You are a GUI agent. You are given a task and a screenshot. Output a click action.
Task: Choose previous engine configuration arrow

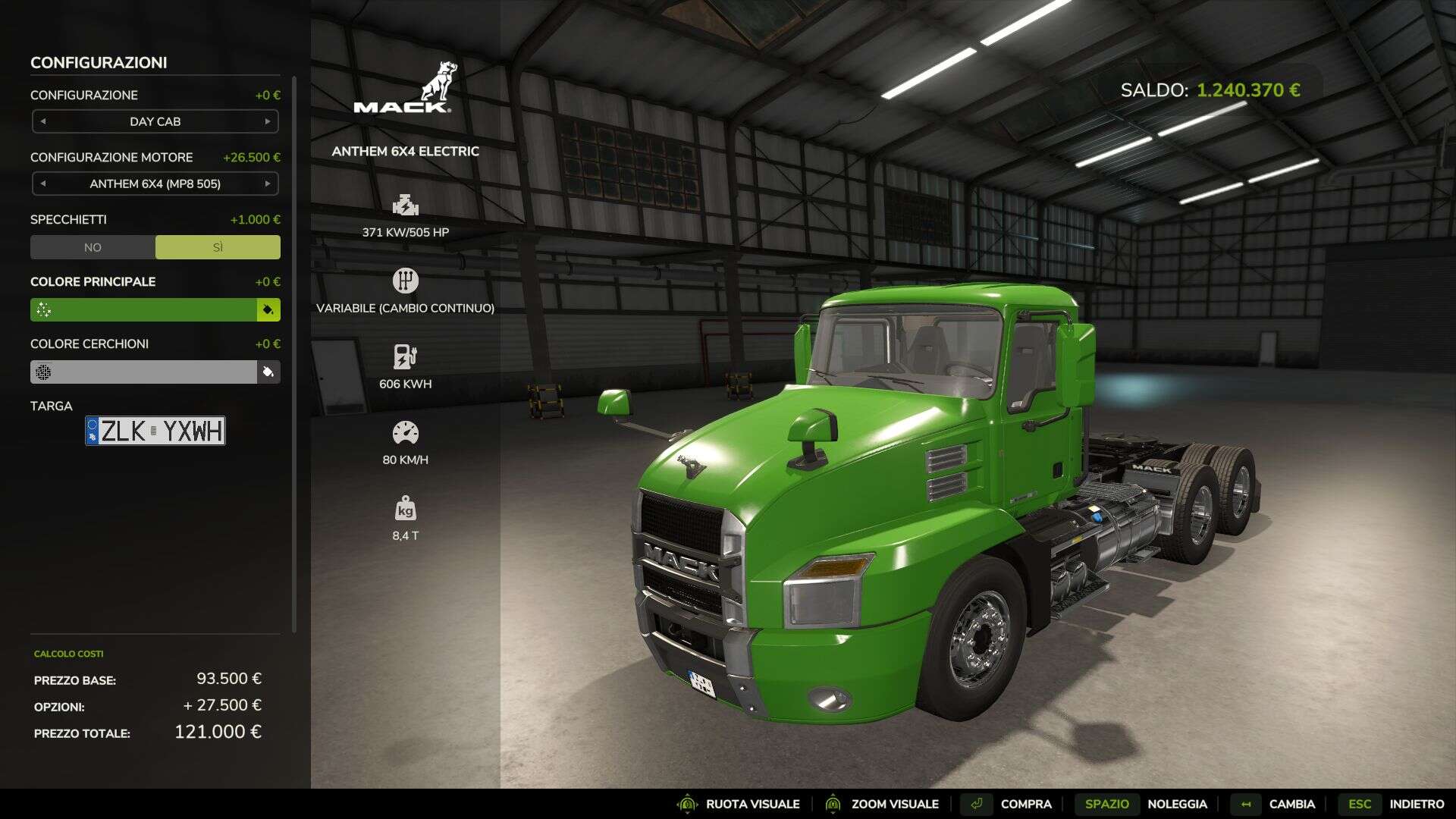(43, 184)
